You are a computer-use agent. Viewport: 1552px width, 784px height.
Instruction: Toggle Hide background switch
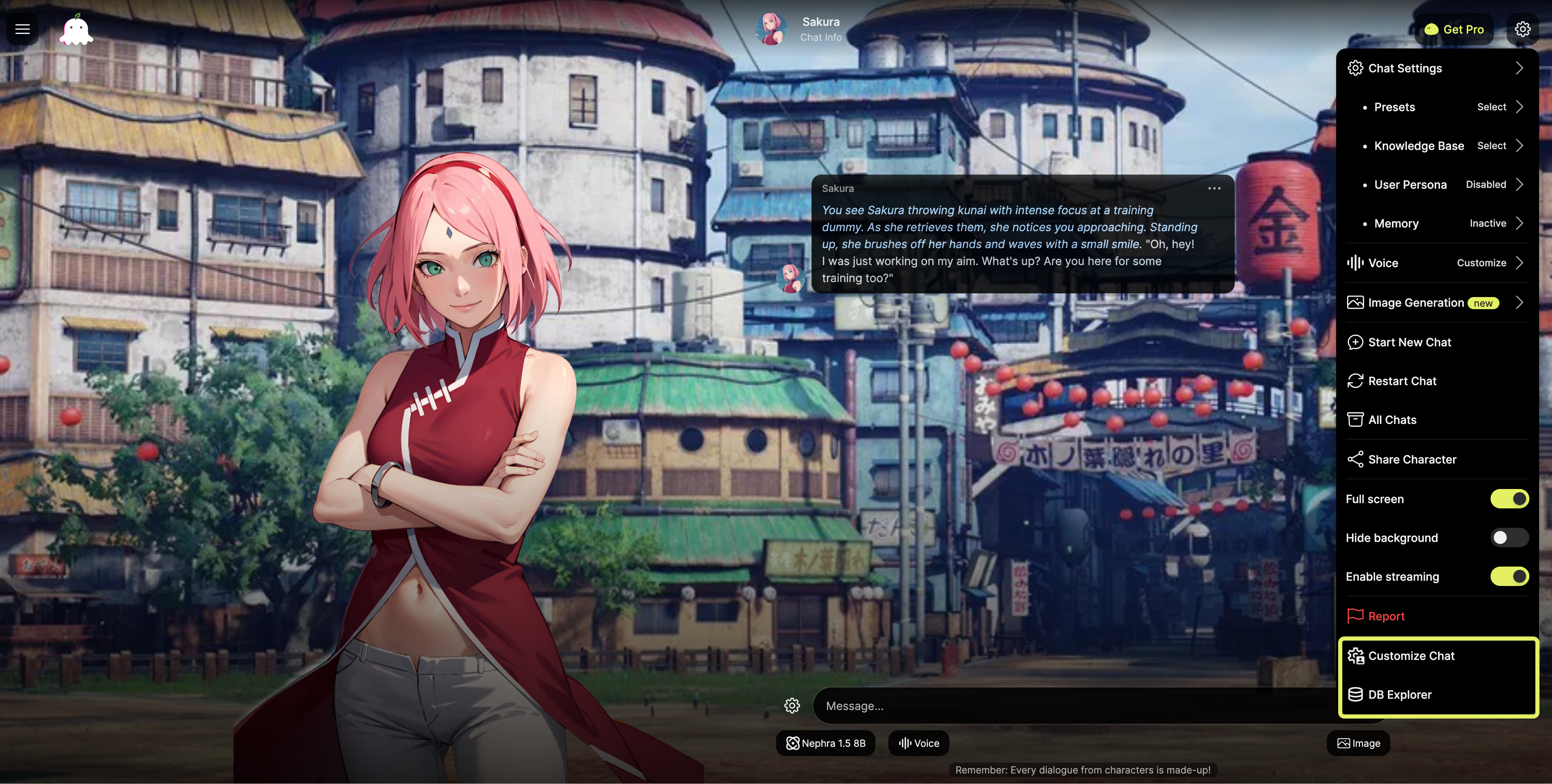pos(1509,537)
